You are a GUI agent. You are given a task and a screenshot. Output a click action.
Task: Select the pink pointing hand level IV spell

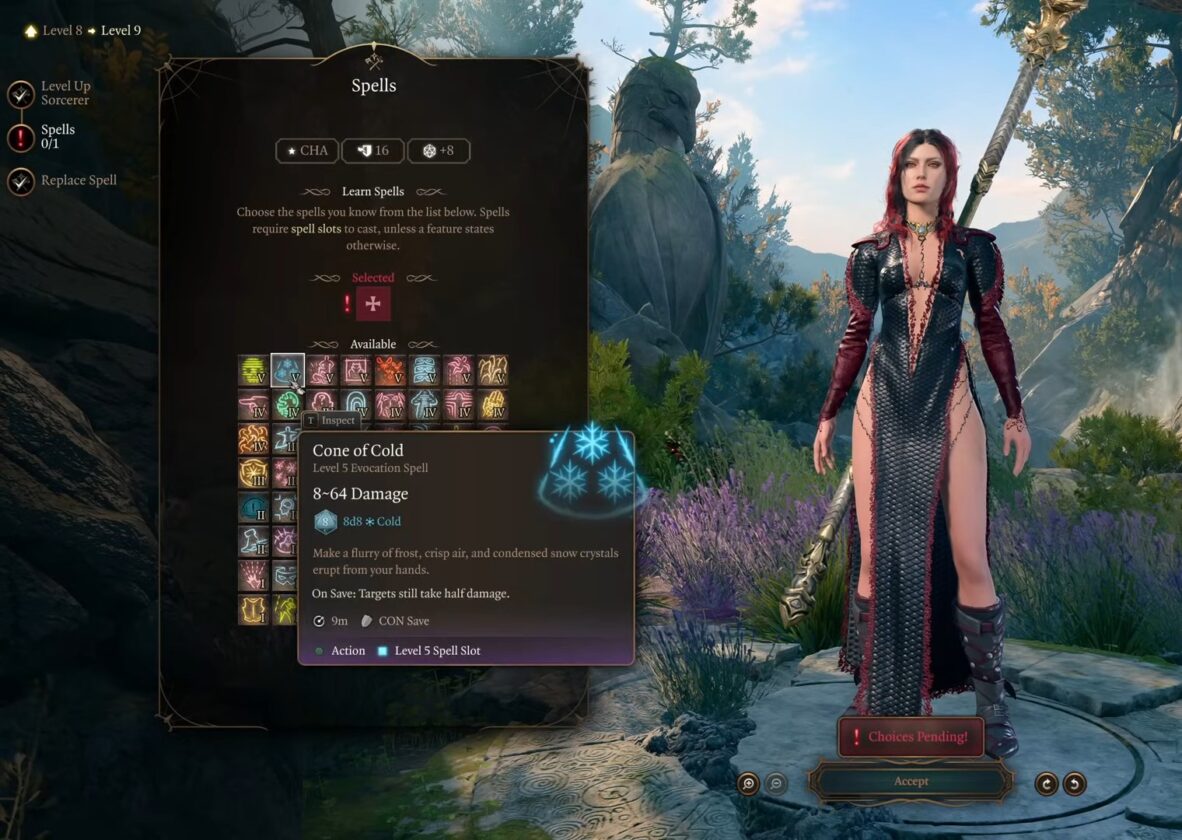pos(254,405)
